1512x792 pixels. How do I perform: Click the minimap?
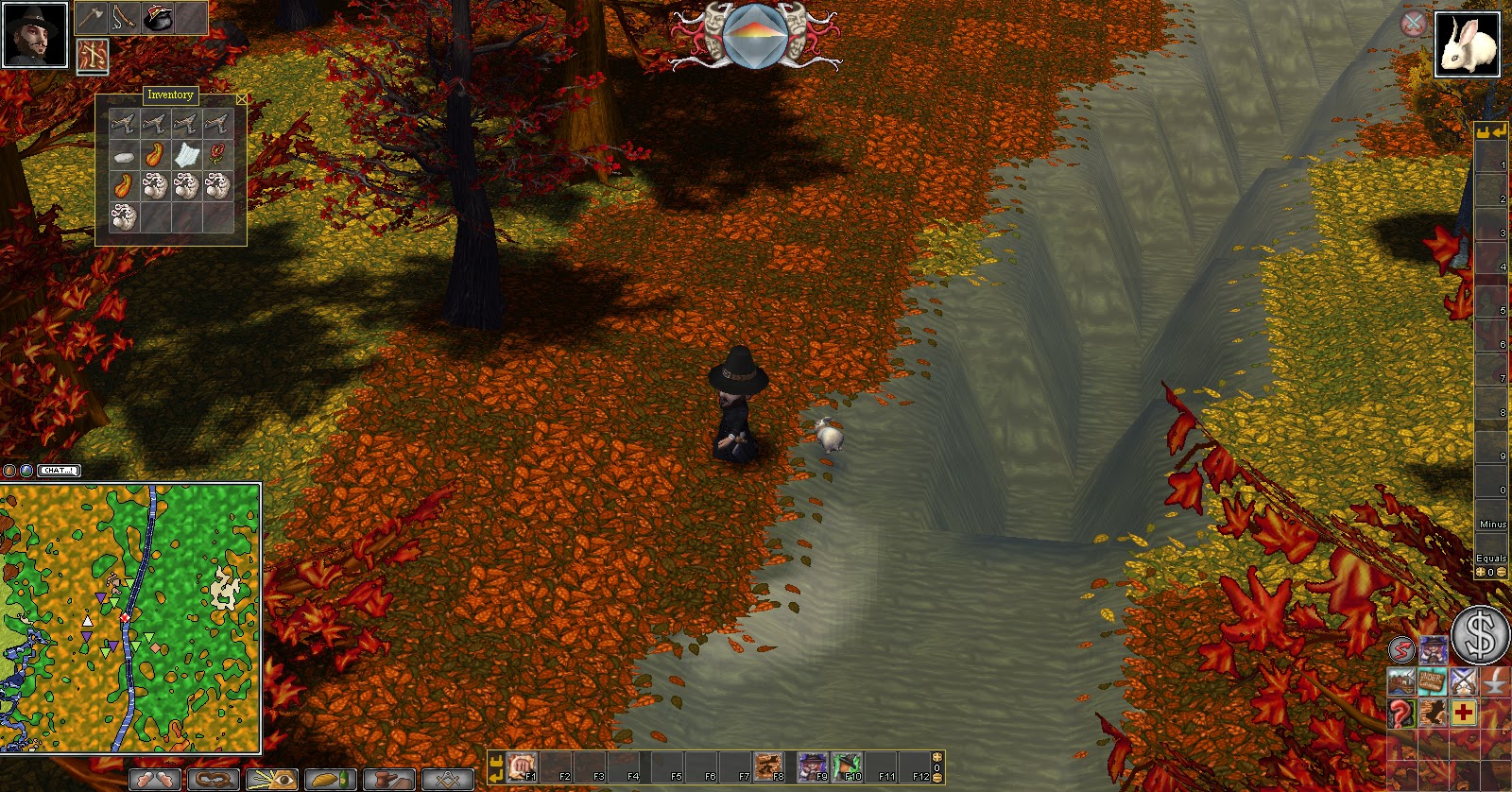[130, 618]
